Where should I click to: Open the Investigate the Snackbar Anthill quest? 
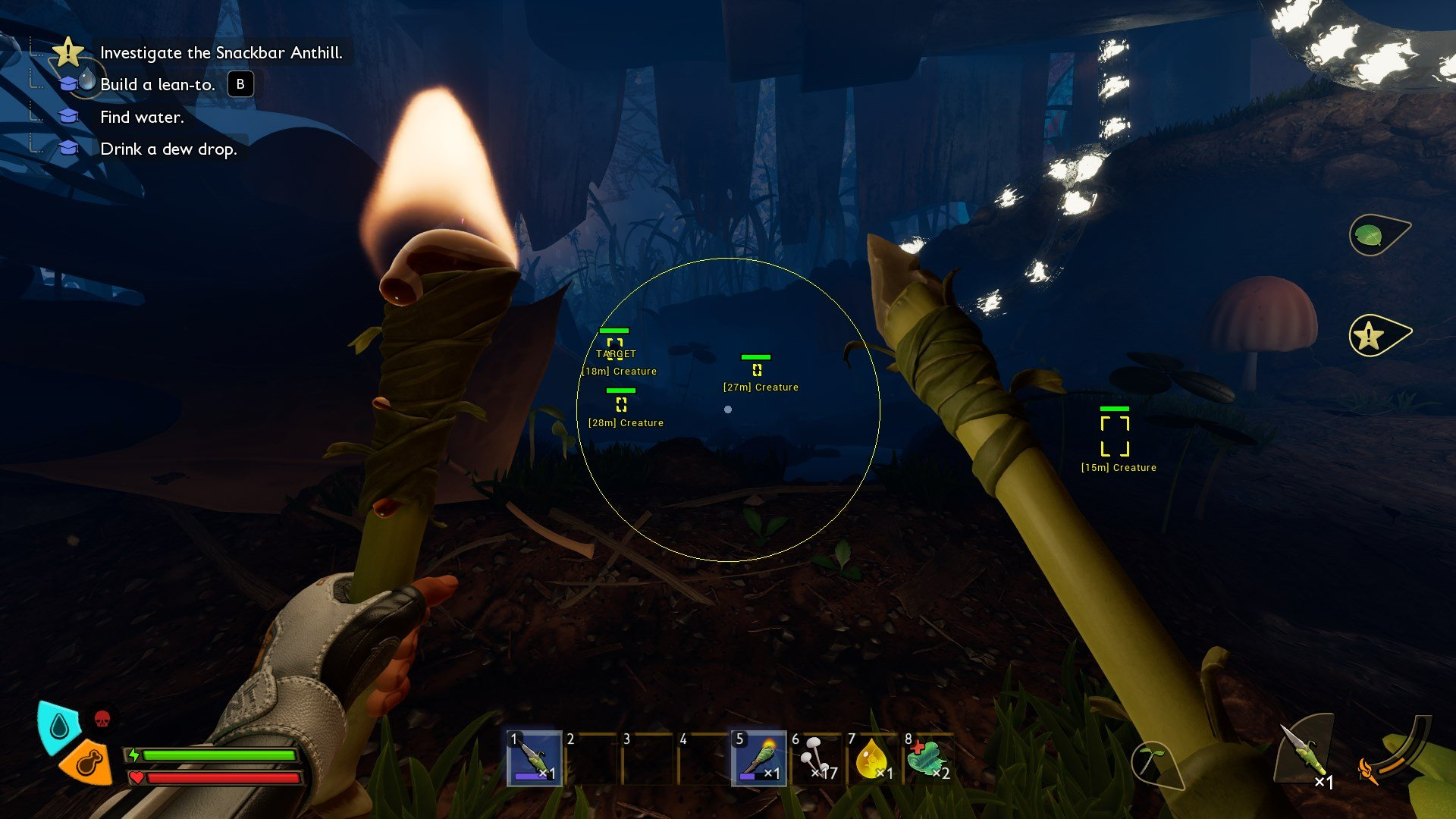point(221,52)
